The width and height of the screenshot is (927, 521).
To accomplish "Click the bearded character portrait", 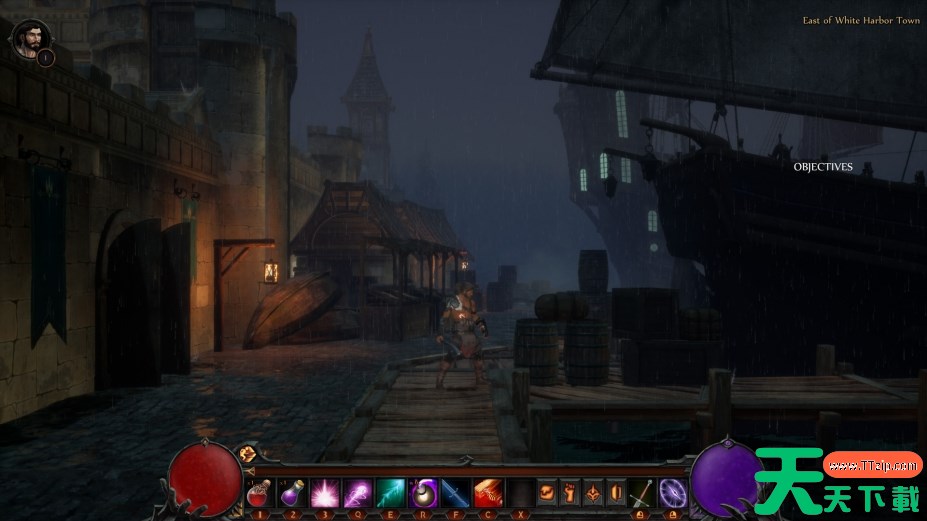I will [28, 38].
